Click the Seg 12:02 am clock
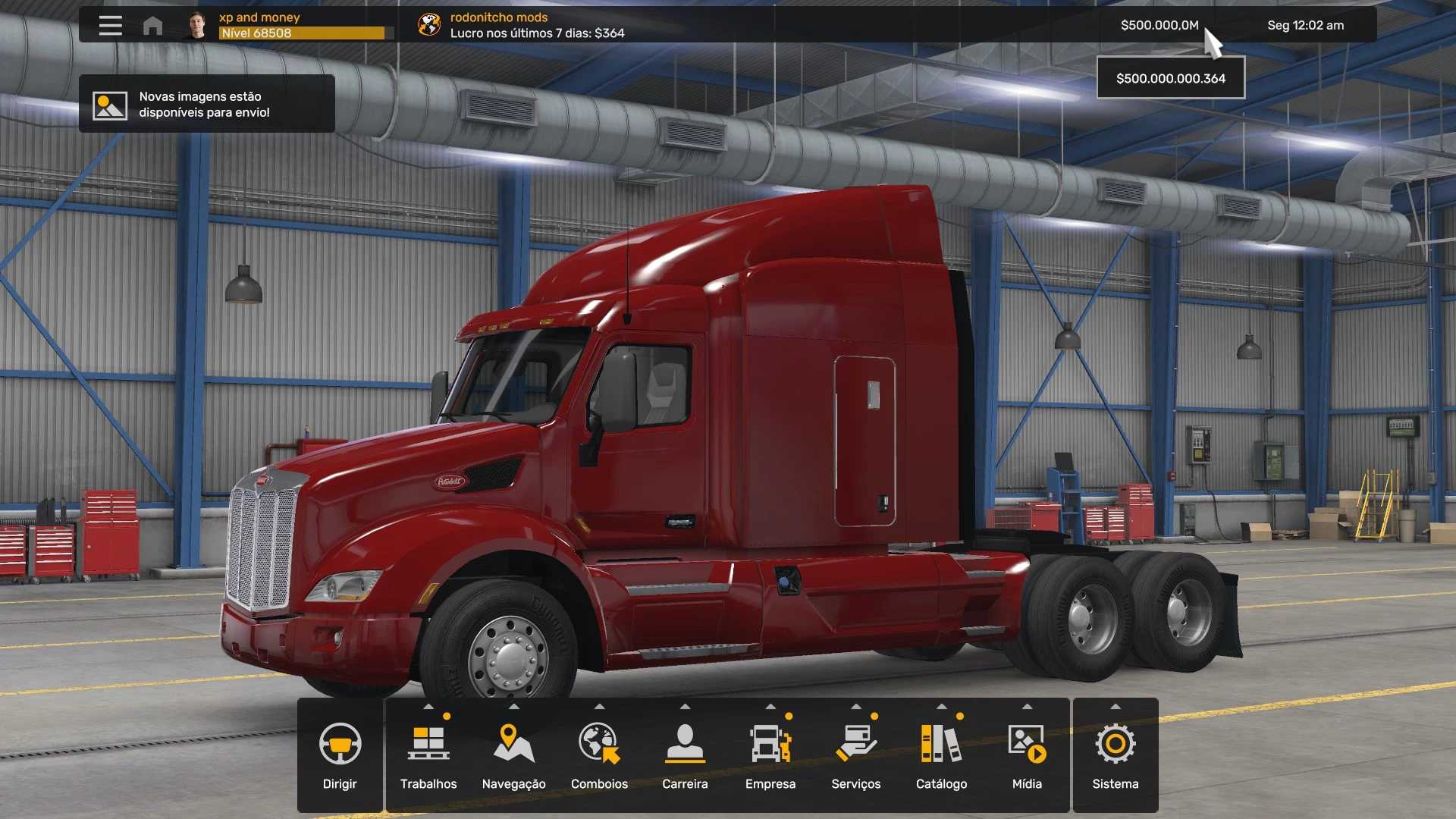 [x=1305, y=25]
